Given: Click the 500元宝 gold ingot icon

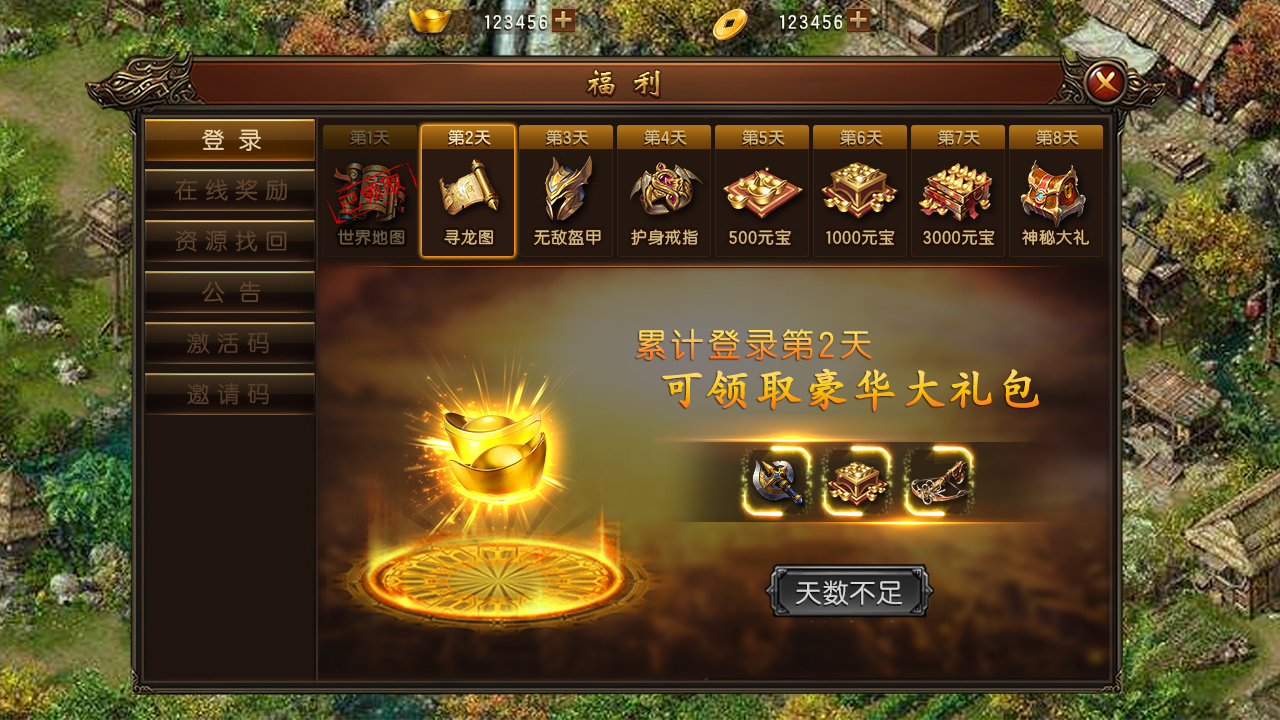Looking at the screenshot, I should [x=761, y=198].
